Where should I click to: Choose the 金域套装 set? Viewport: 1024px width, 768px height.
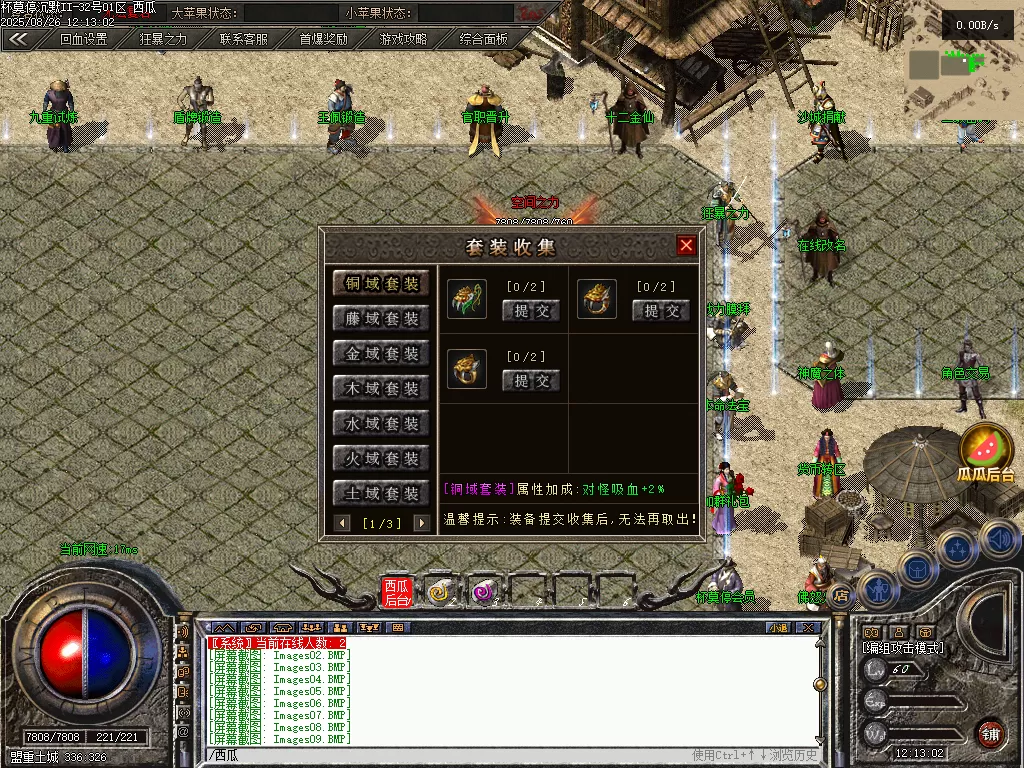[381, 354]
